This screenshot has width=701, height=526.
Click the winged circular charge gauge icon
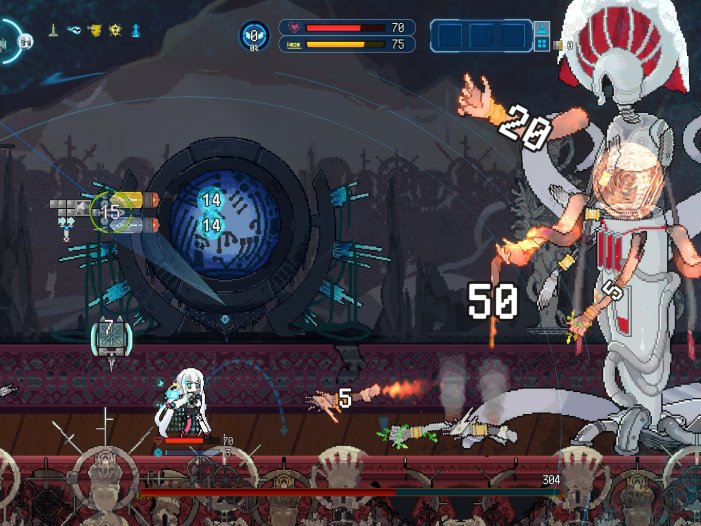pos(254,36)
